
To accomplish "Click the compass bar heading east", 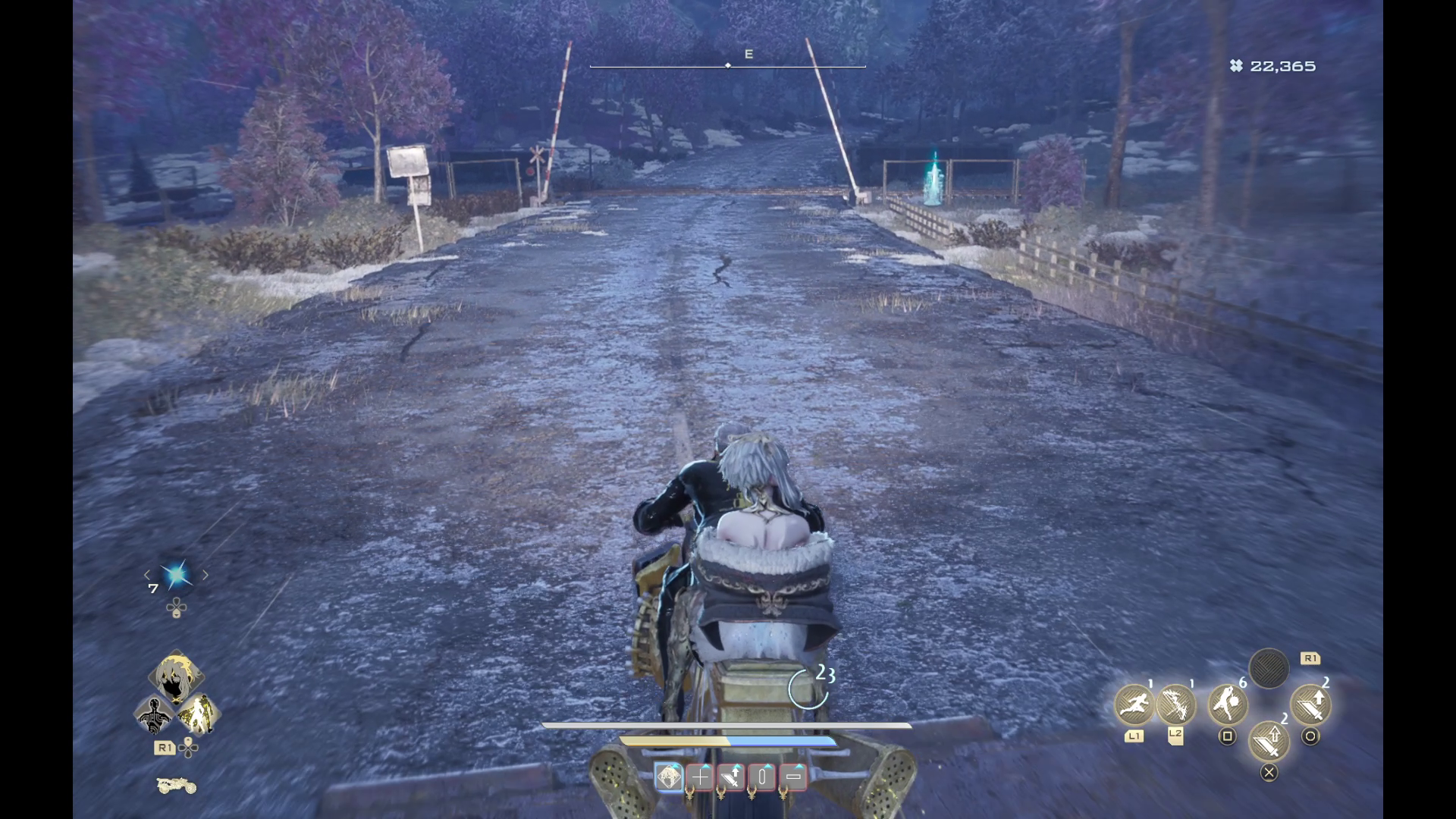I will (x=728, y=65).
